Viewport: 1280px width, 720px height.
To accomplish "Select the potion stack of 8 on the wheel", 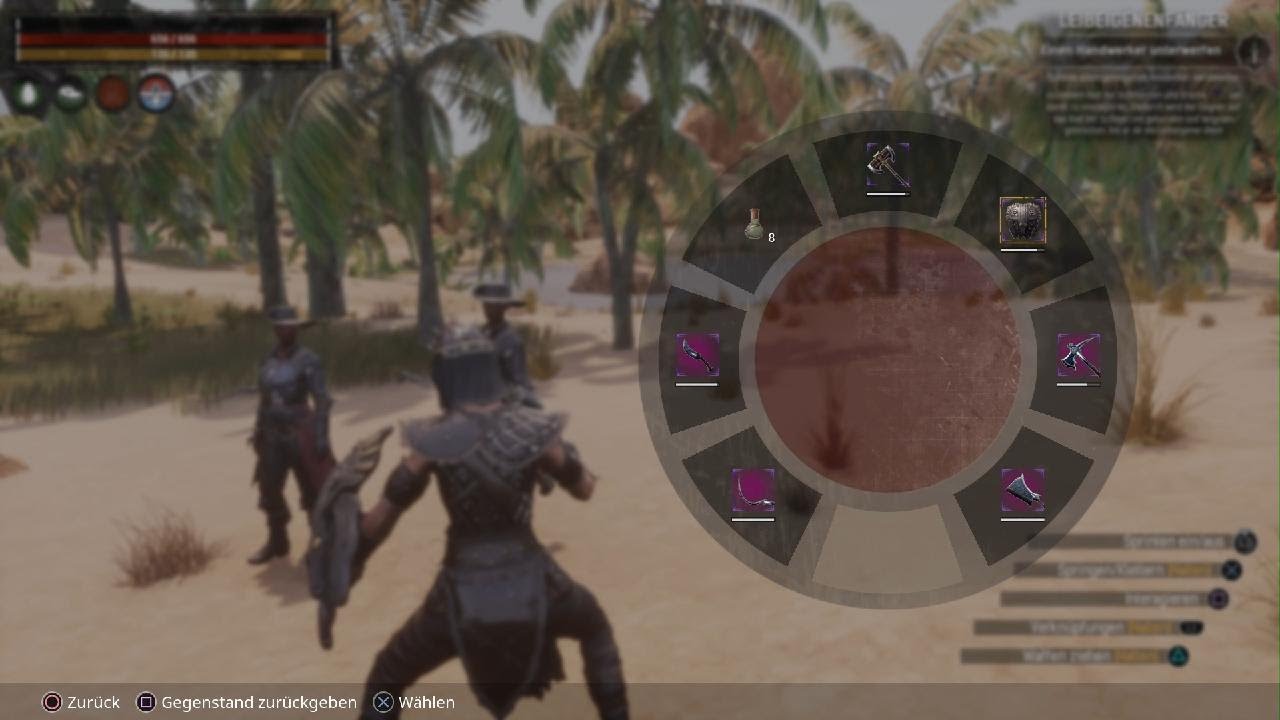I will coord(757,225).
